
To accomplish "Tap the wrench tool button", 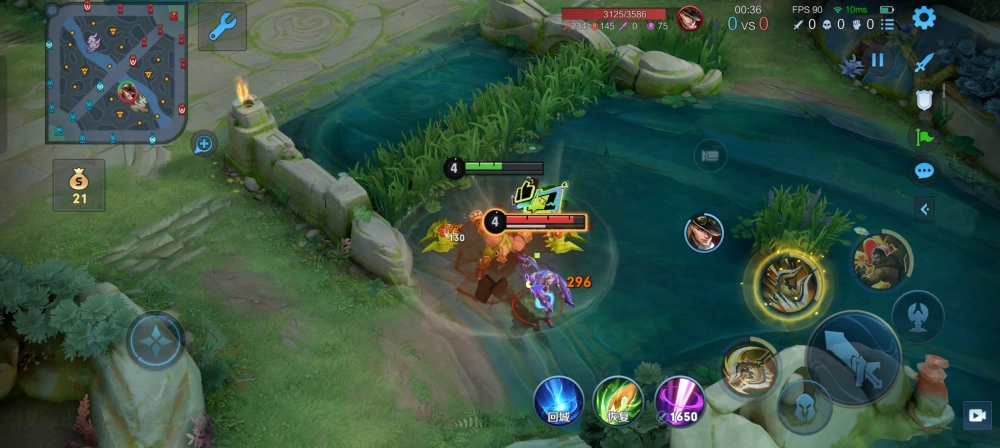I will [222, 26].
